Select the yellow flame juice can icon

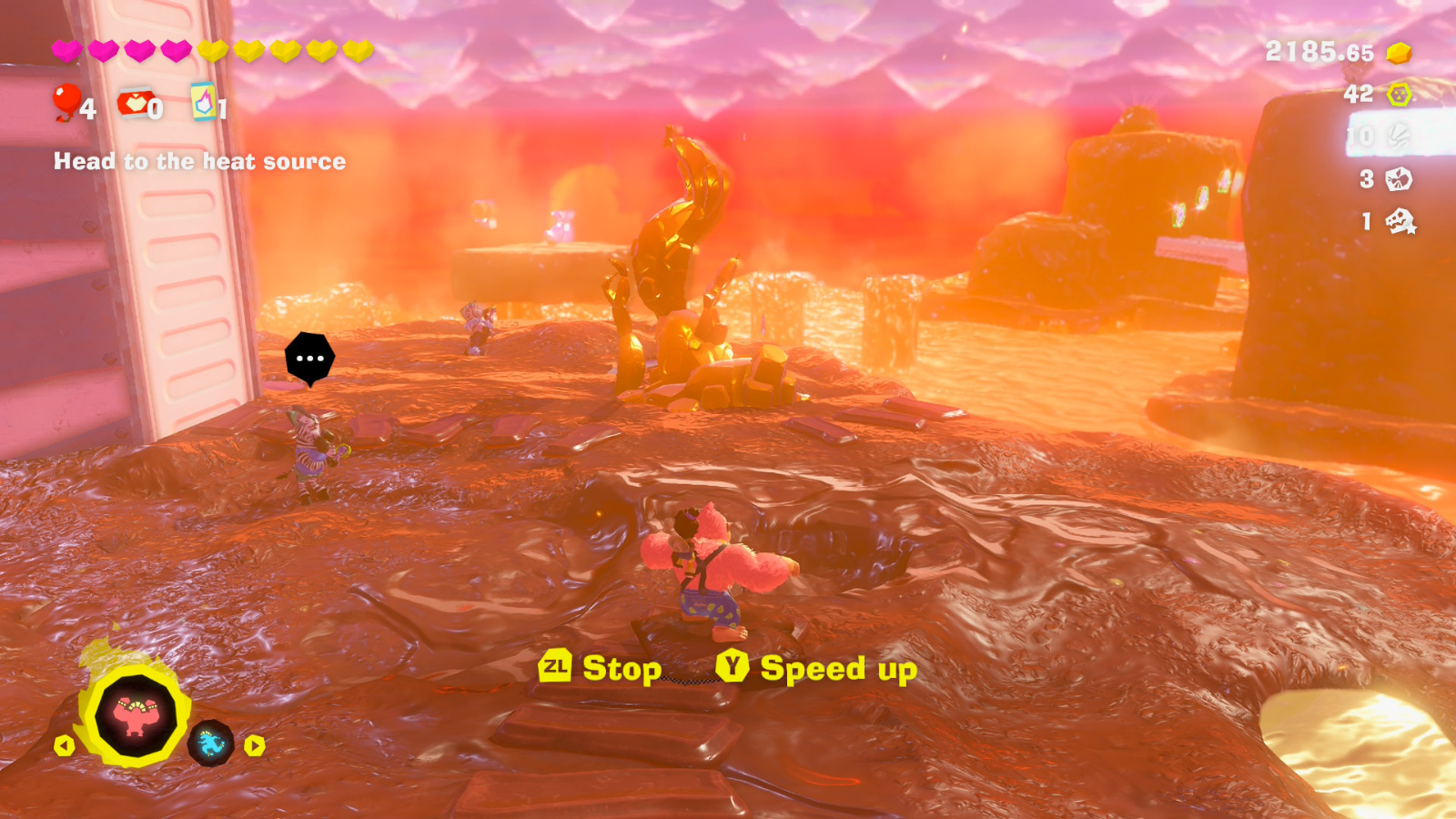(203, 102)
